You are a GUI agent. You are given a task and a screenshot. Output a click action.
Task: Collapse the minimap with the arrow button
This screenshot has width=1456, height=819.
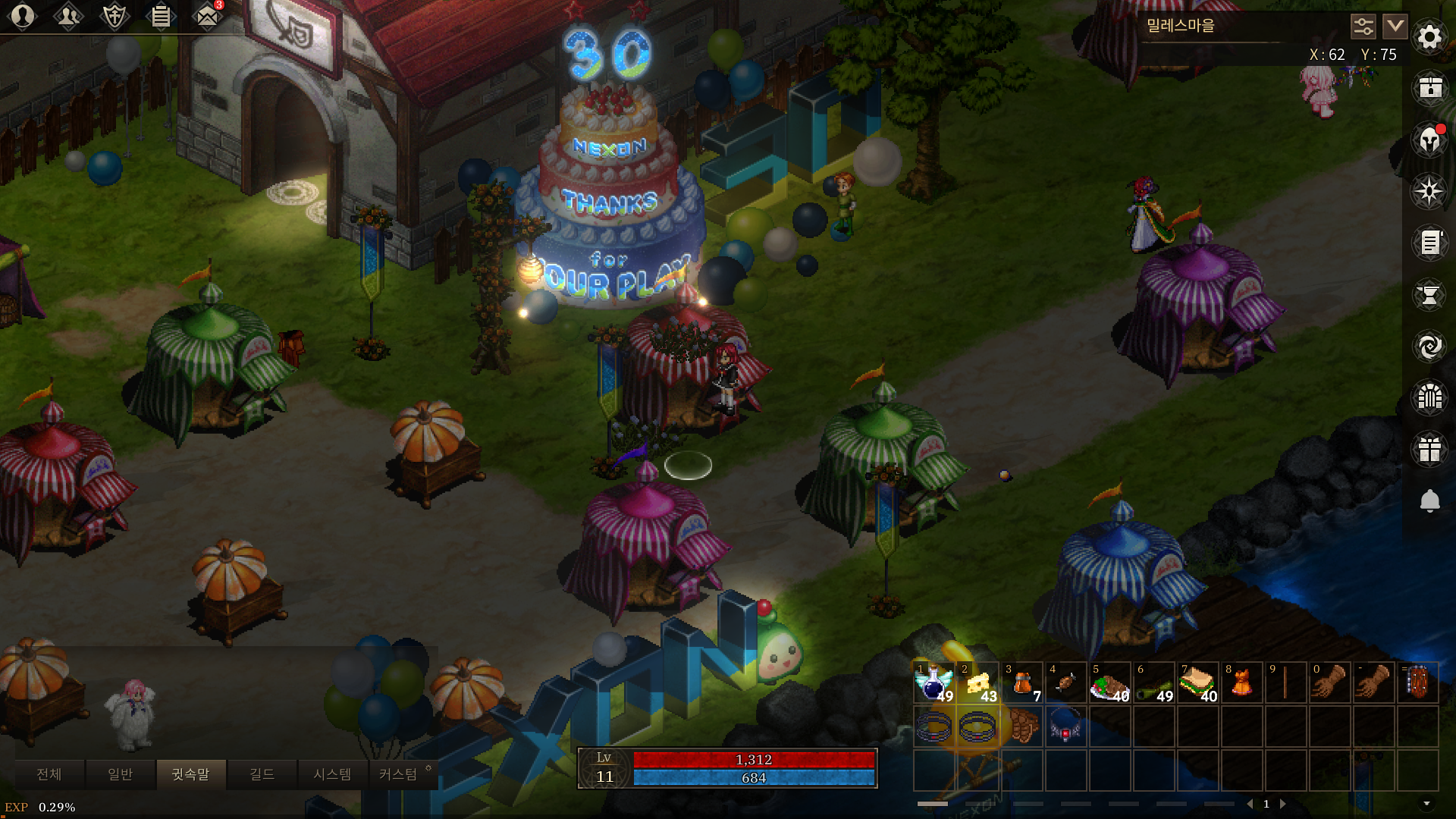1395,27
